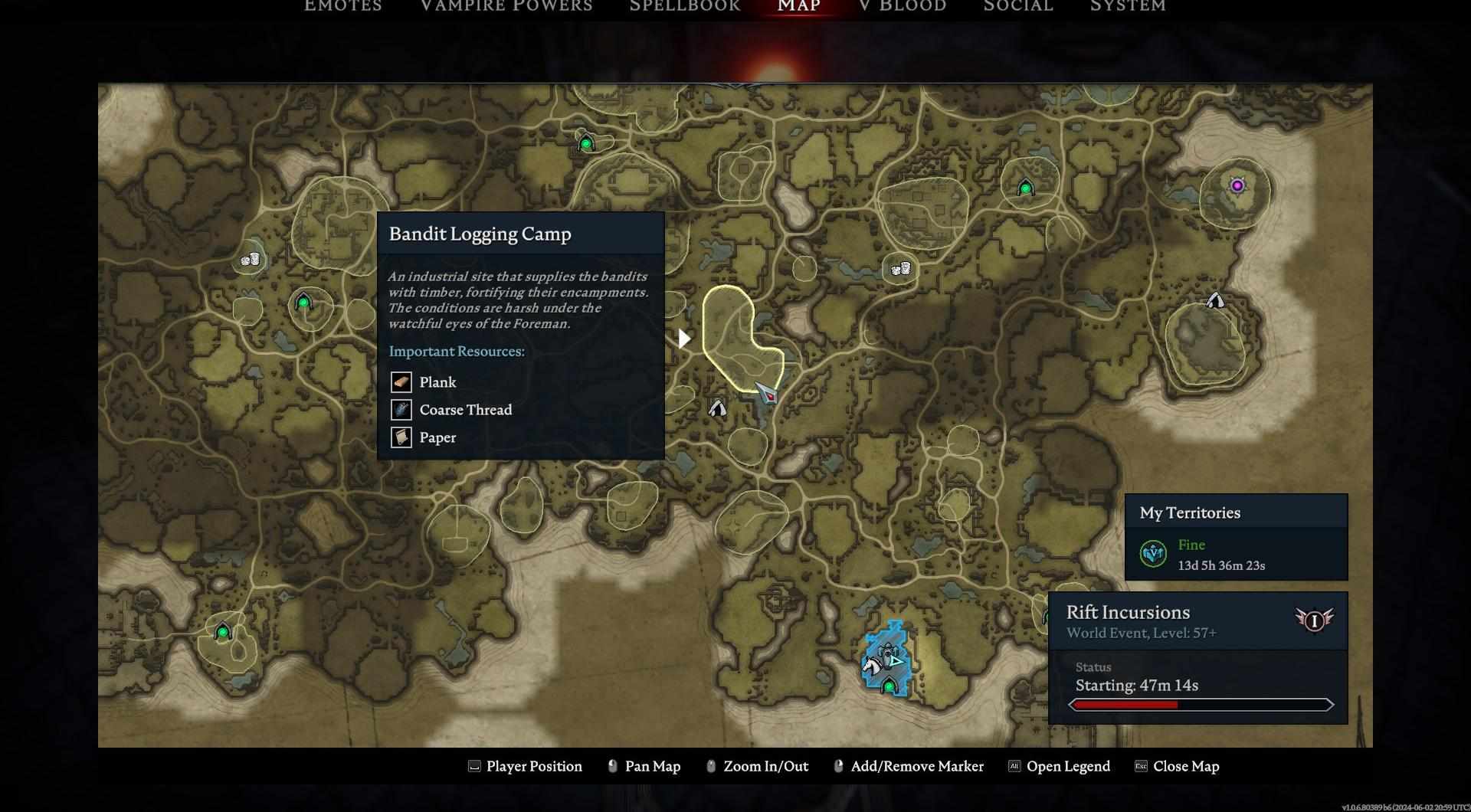Switch to the Emotes tab
Screen dimensions: 1471x812
pyautogui.click(x=342, y=6)
